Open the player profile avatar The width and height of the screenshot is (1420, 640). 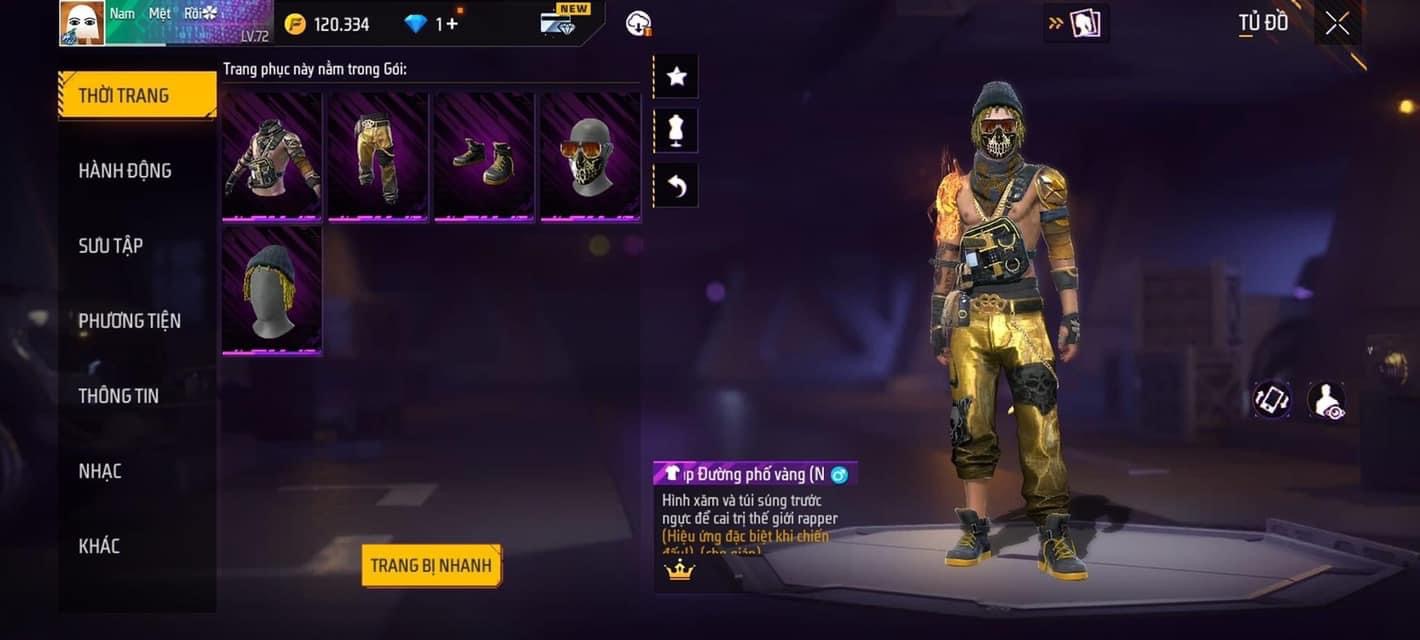click(82, 23)
